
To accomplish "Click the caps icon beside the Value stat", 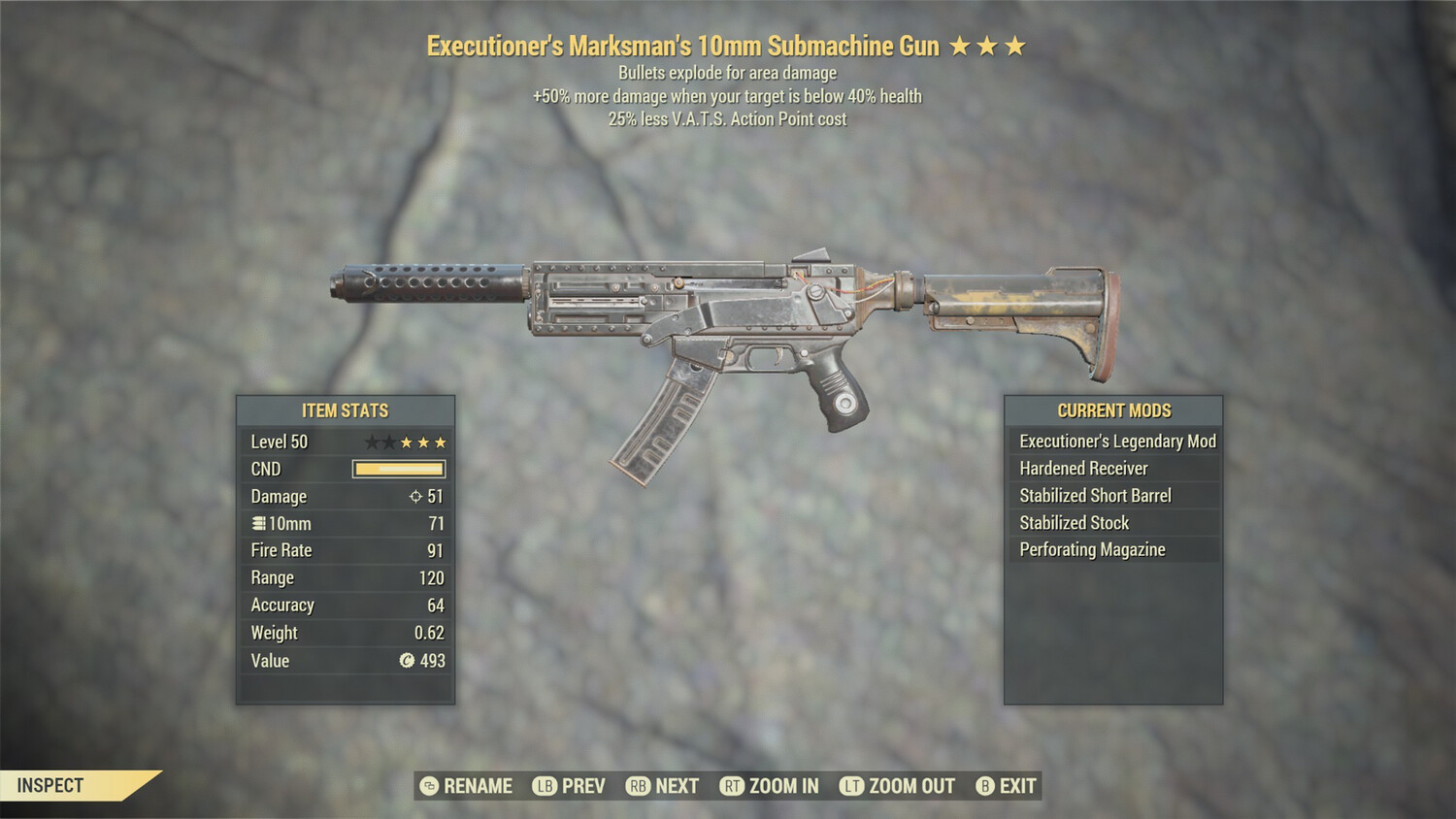I will click(409, 661).
